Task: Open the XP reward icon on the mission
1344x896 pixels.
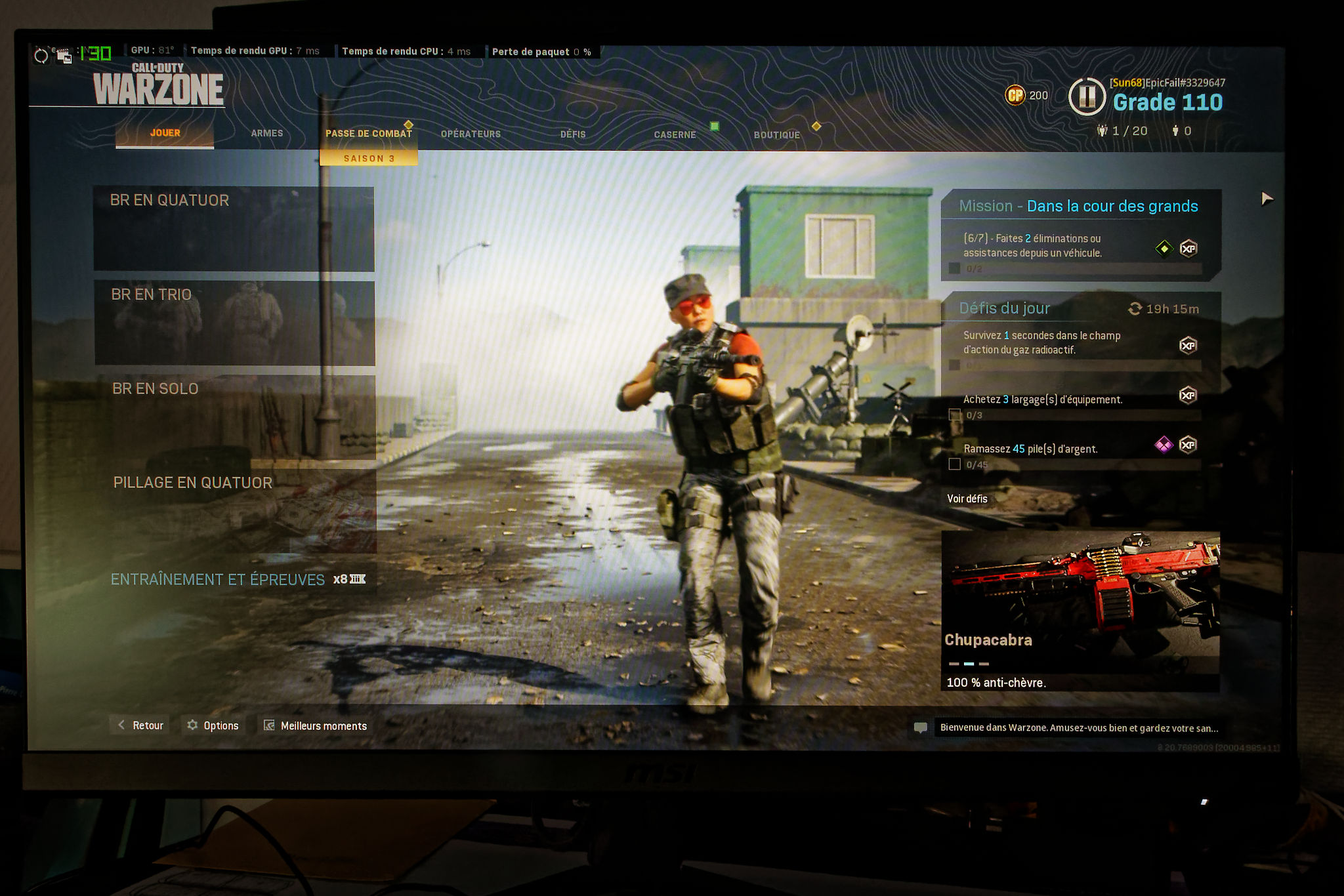Action: tap(1189, 248)
